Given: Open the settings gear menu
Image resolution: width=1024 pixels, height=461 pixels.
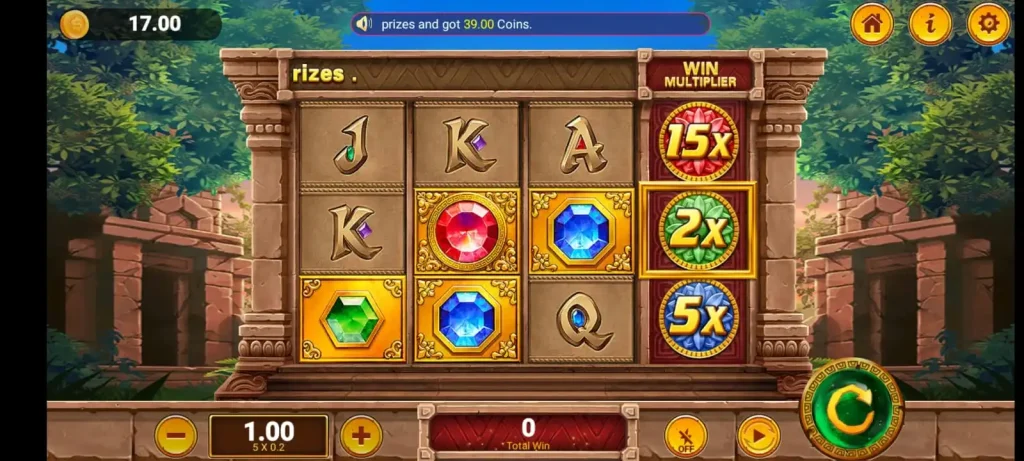Looking at the screenshot, I should pos(988,25).
